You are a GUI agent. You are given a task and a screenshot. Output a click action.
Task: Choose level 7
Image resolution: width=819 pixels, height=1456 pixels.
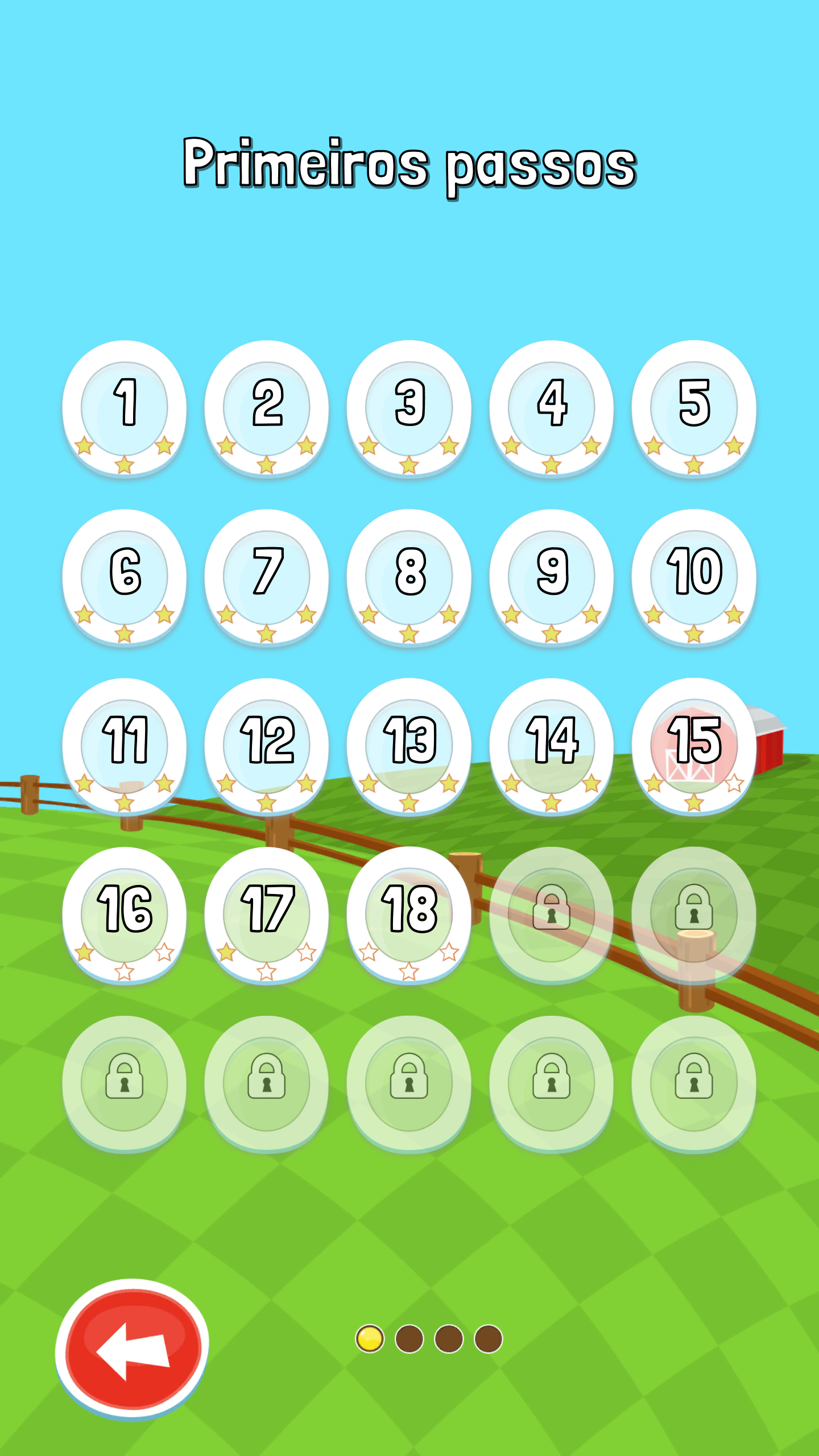pyautogui.click(x=267, y=576)
